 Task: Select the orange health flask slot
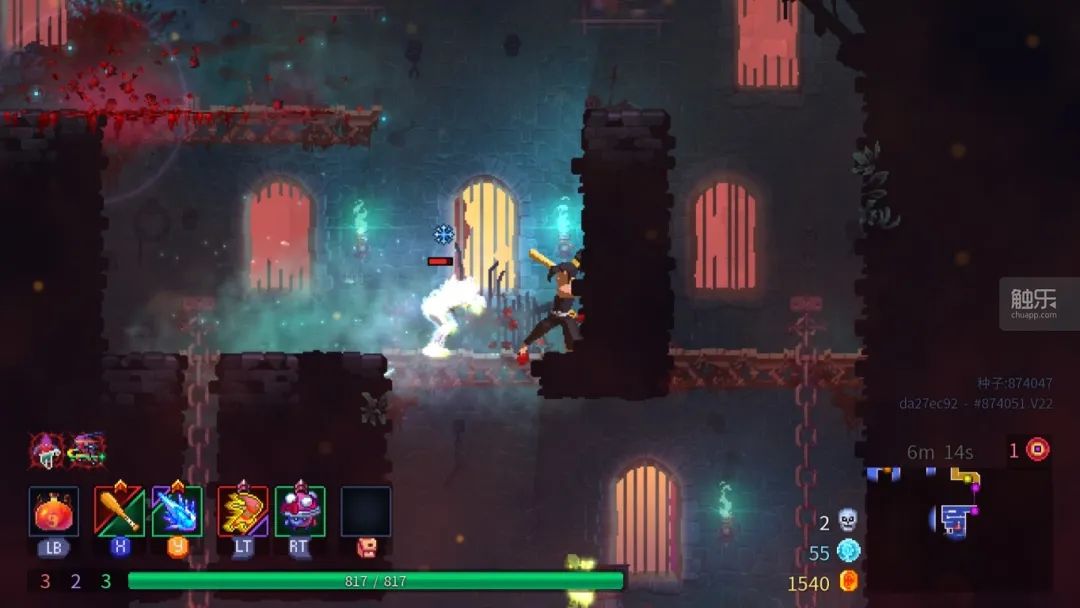(x=54, y=512)
